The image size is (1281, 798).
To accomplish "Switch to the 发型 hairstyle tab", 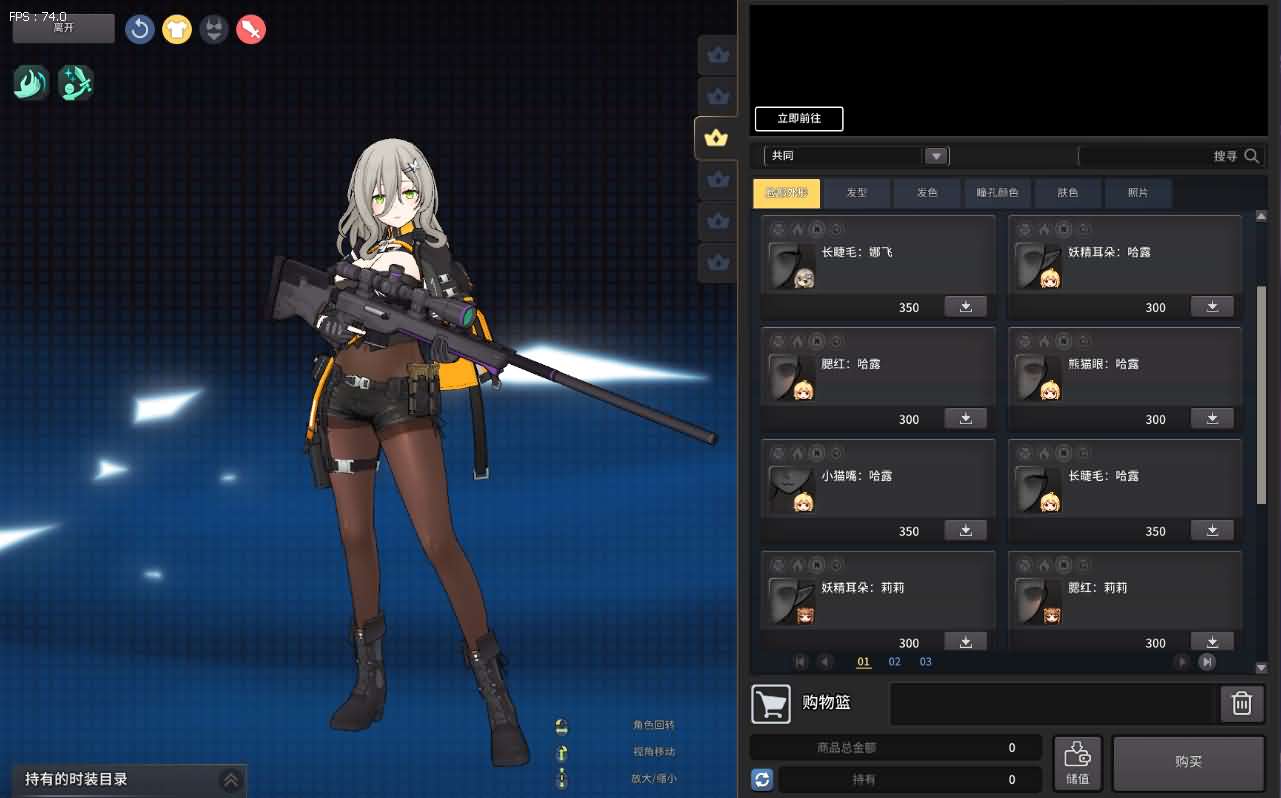I will pyautogui.click(x=856, y=193).
